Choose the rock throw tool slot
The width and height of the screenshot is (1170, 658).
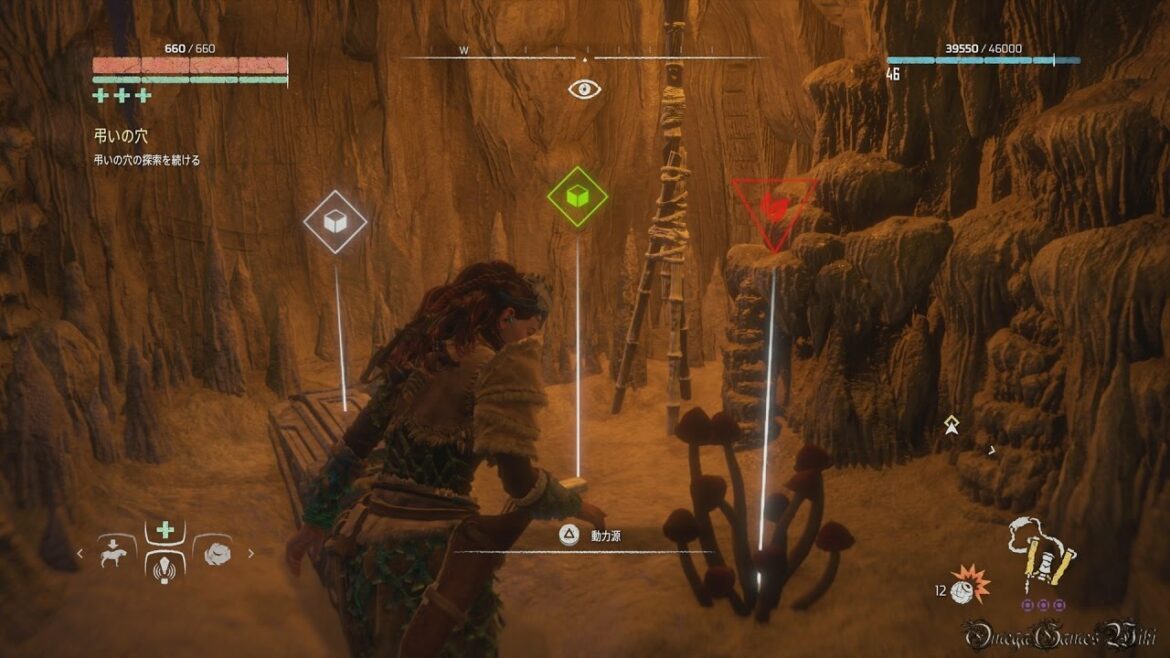point(212,551)
